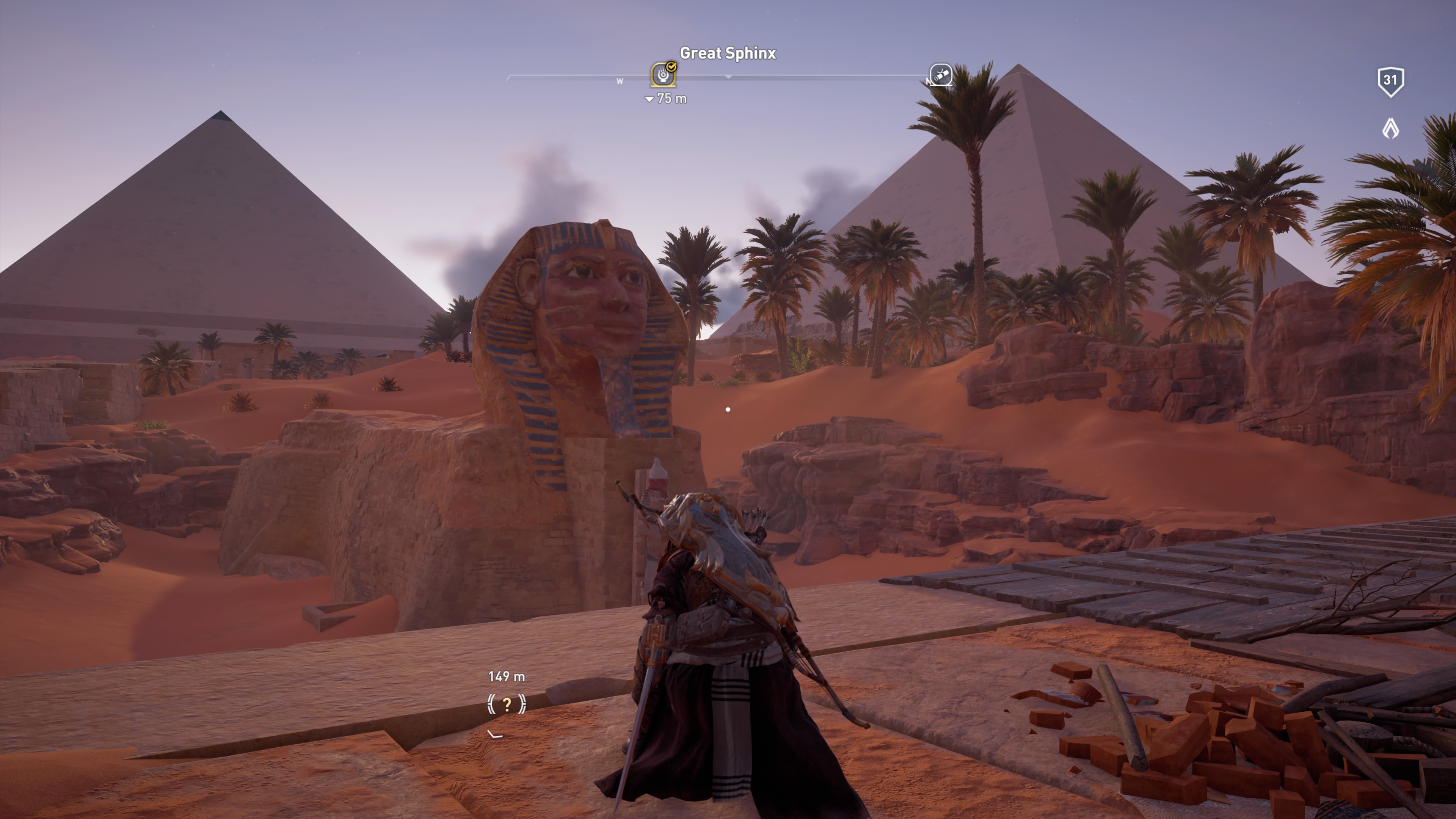This screenshot has width=1456, height=819.
Task: Click the papyrus scroll marker on the compass
Action: coord(940,75)
